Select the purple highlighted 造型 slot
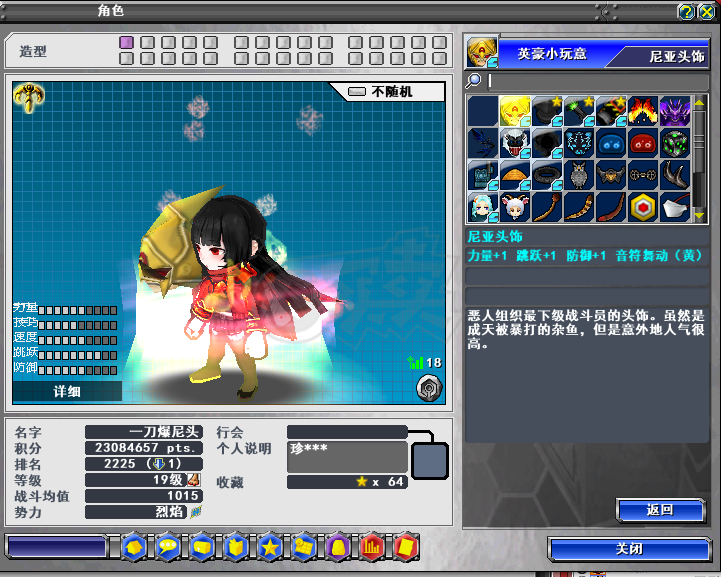 coord(126,43)
